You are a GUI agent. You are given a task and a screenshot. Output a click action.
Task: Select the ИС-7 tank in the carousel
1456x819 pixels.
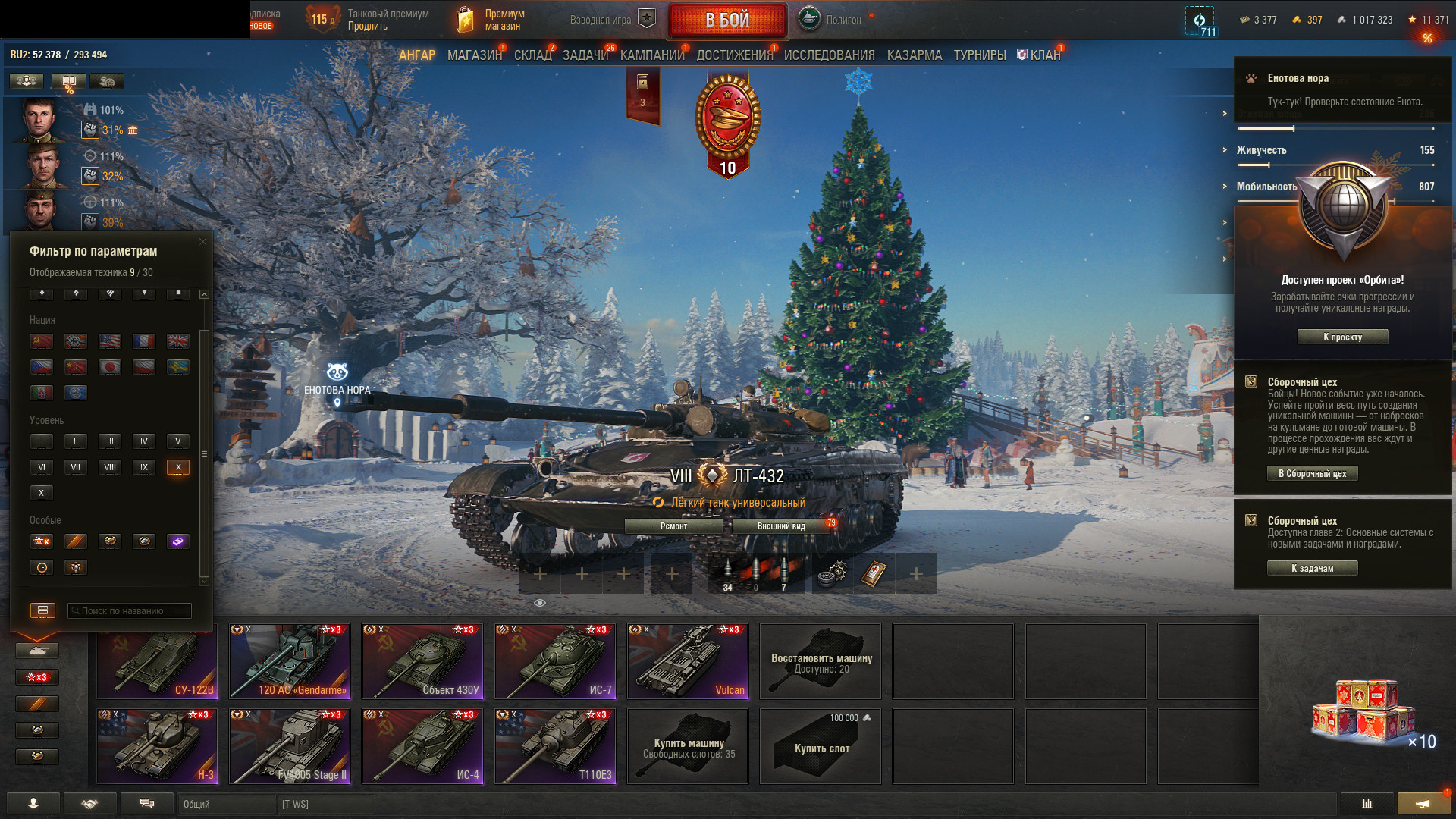click(x=555, y=661)
